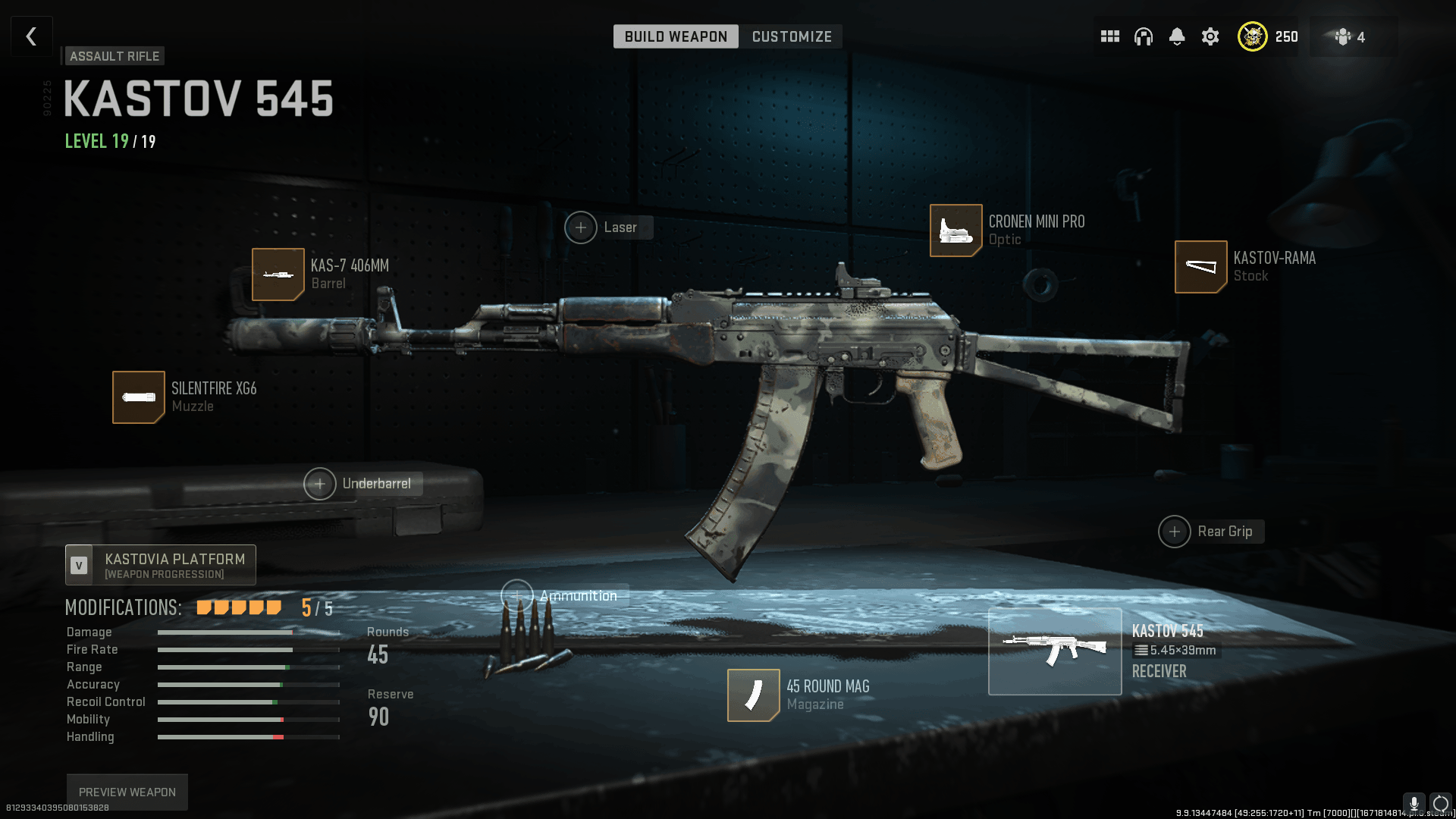
Task: Select the BUILD WEAPON tab
Action: point(675,36)
